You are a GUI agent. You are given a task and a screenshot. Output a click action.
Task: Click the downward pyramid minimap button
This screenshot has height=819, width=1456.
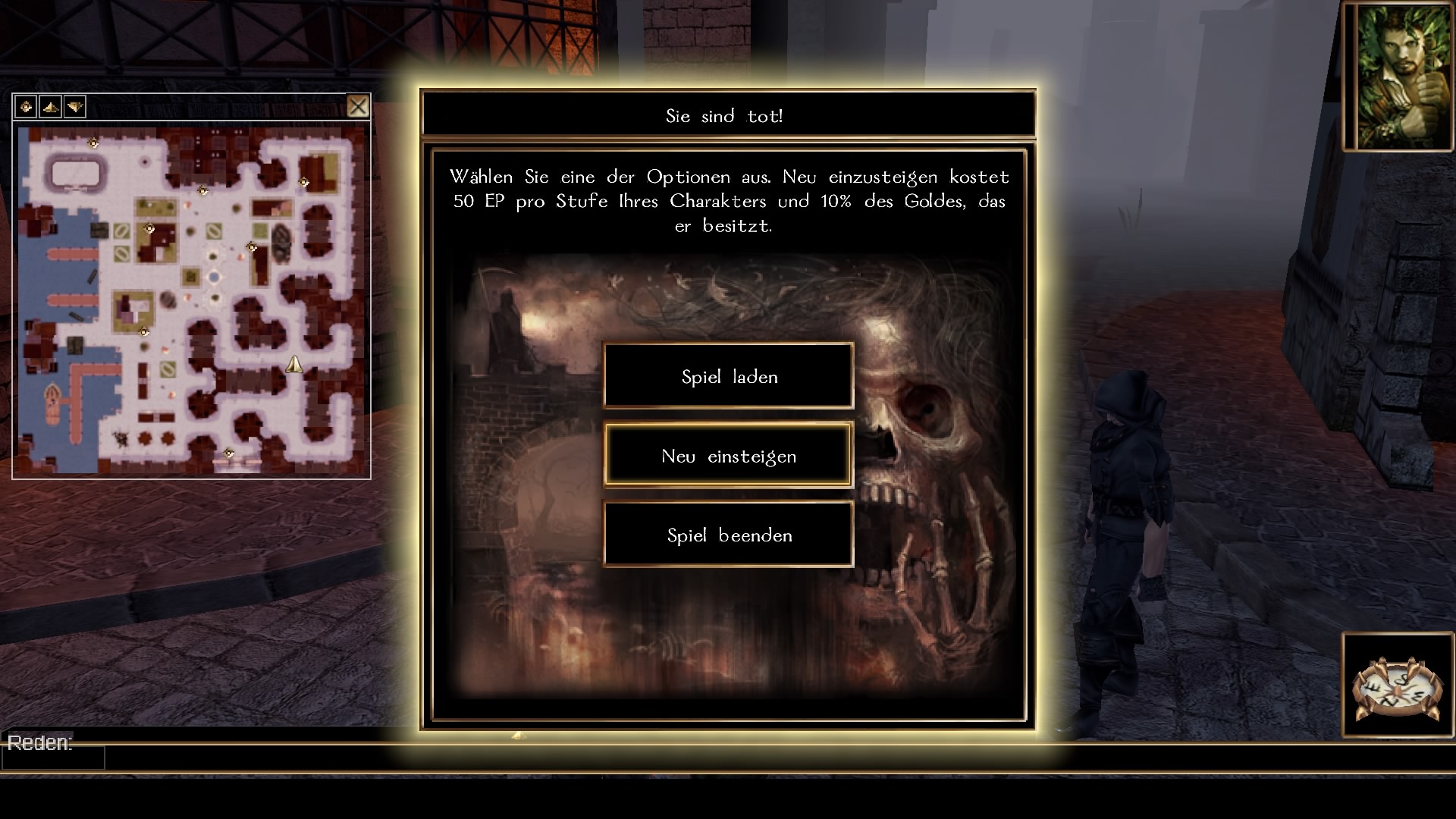(x=74, y=107)
